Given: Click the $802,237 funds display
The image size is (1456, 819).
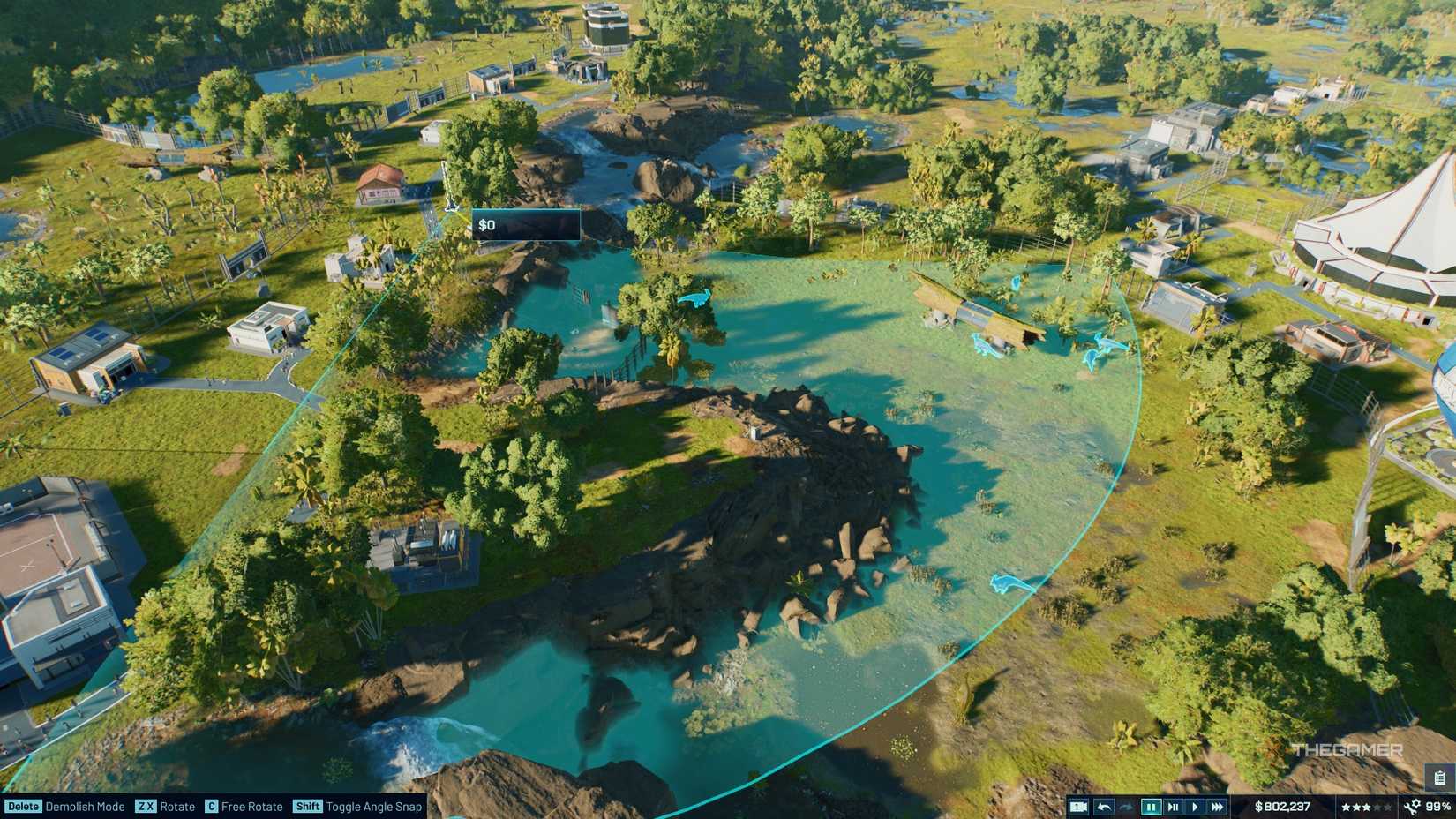Looking at the screenshot, I should coord(1284,806).
